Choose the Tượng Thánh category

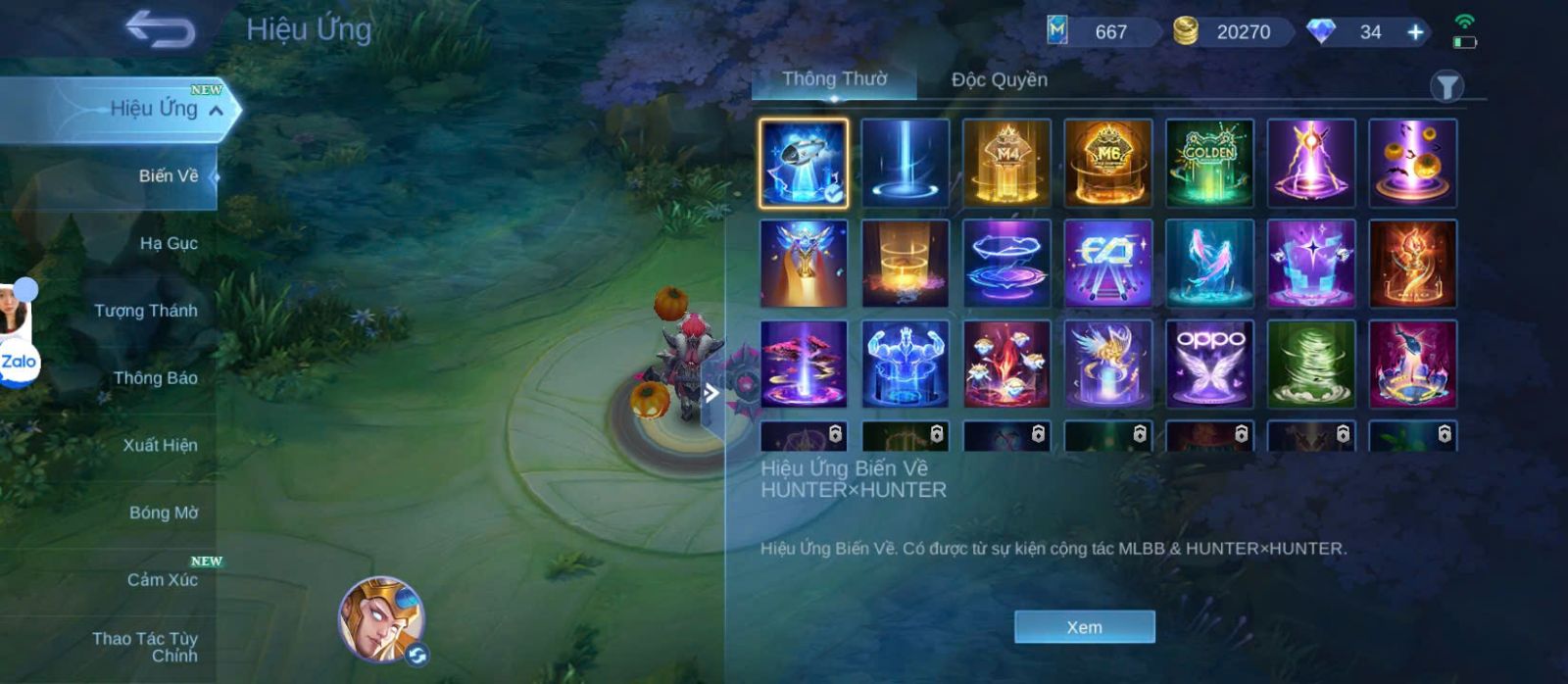pos(145,311)
